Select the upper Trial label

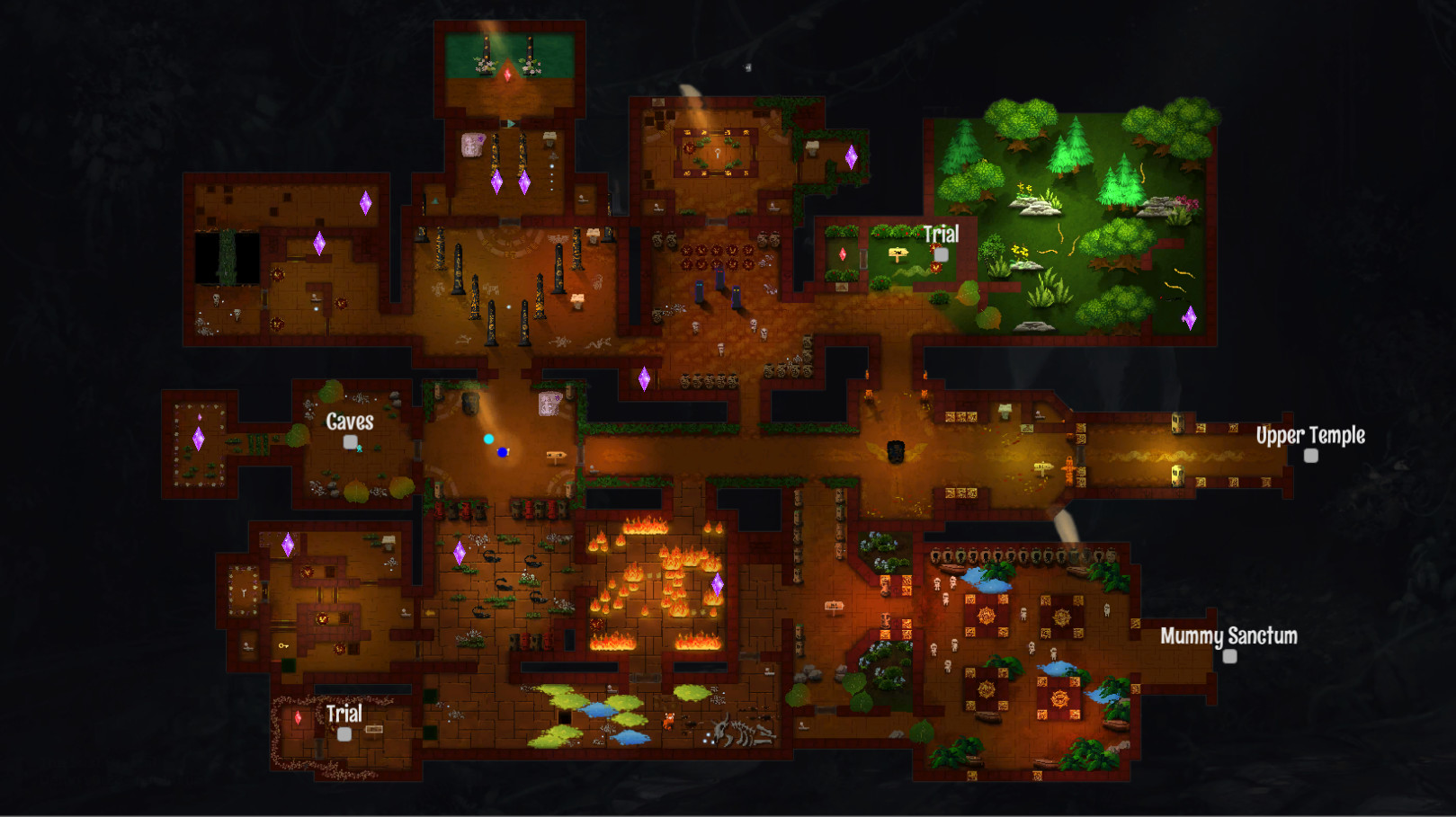[x=941, y=234]
